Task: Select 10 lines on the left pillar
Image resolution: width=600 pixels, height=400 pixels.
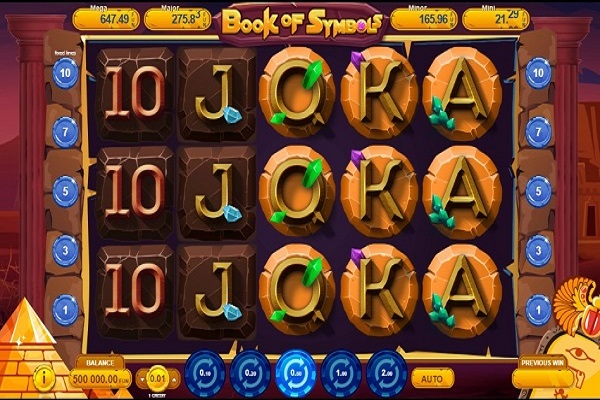Action: [x=67, y=71]
